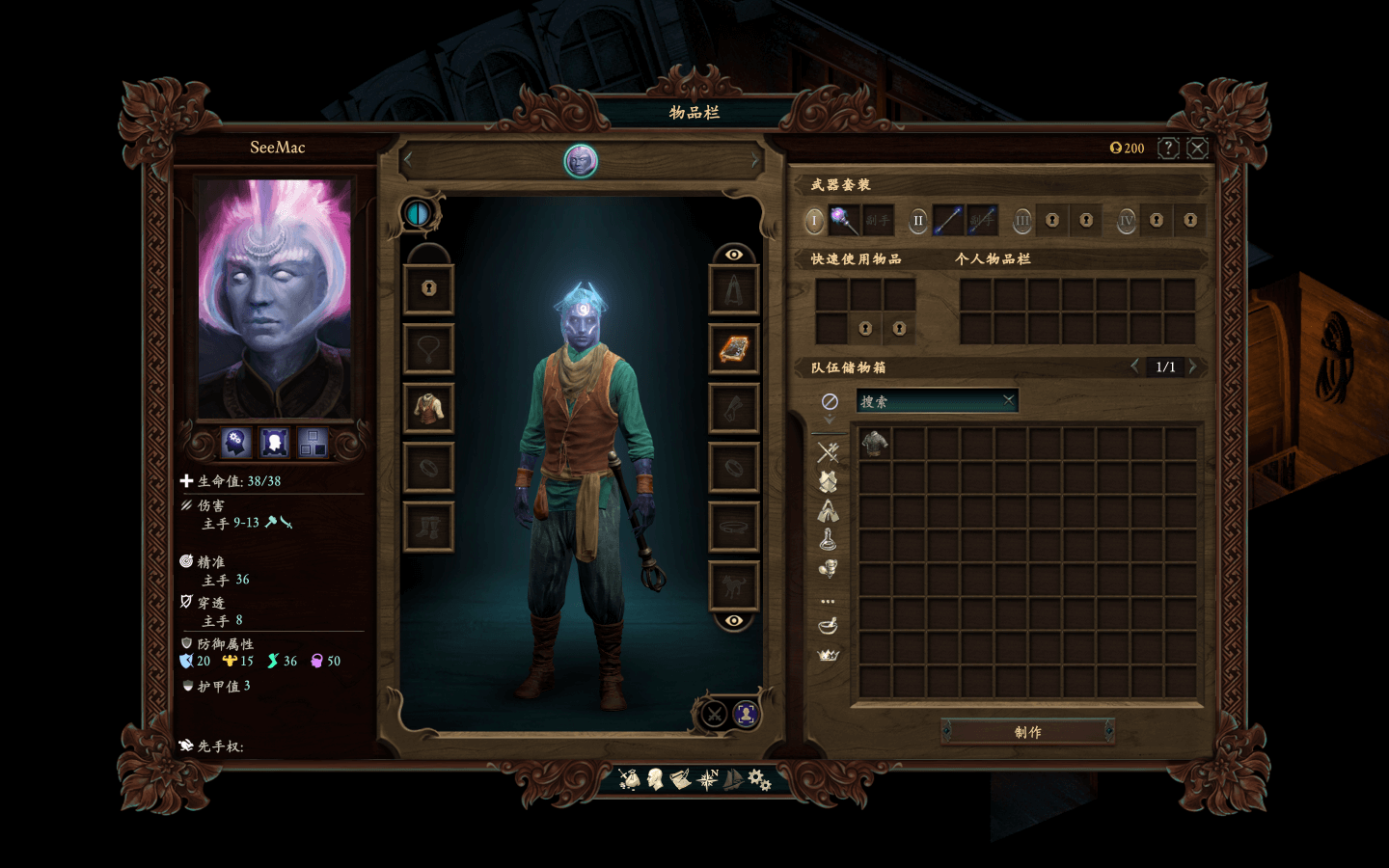
Task: Open the question mark help button
Action: (1168, 148)
